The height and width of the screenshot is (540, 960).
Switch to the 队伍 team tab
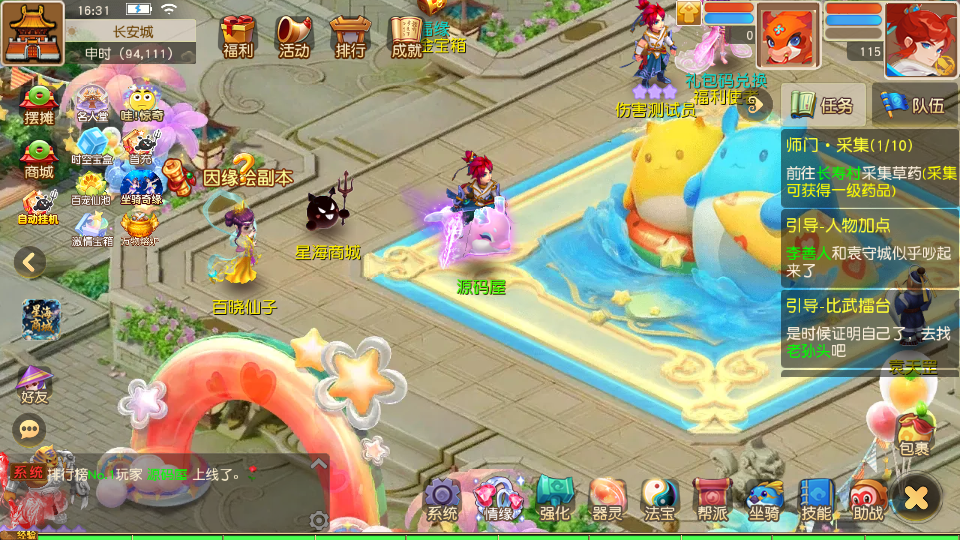[914, 104]
